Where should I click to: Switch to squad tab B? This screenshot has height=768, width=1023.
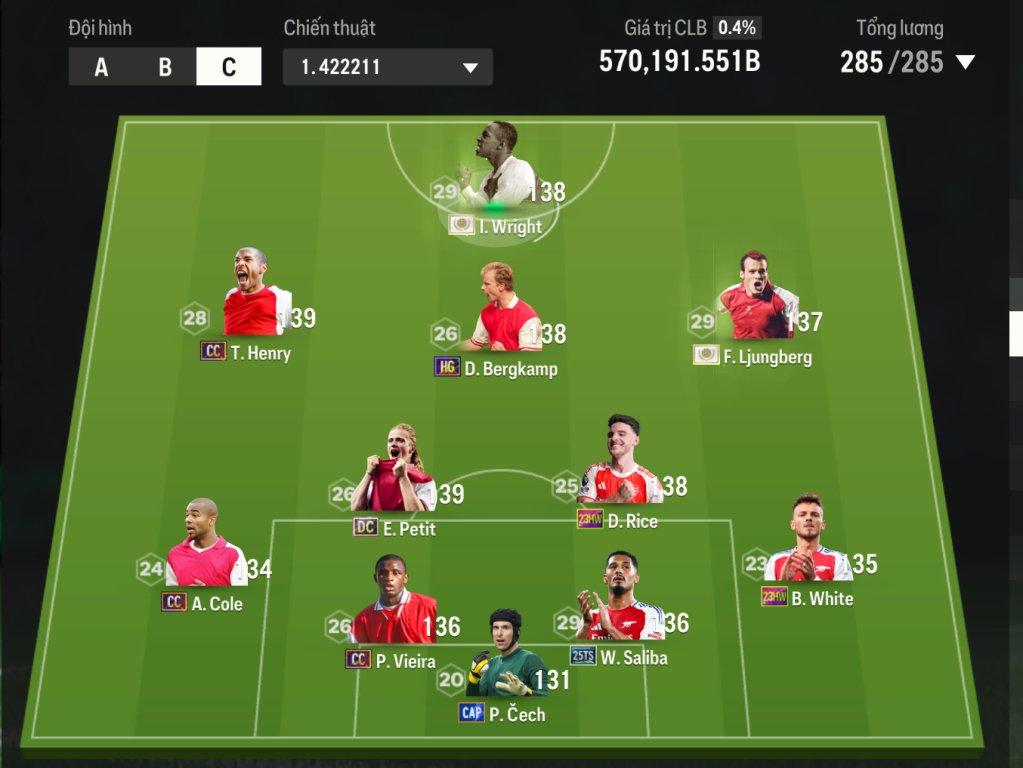click(x=165, y=67)
